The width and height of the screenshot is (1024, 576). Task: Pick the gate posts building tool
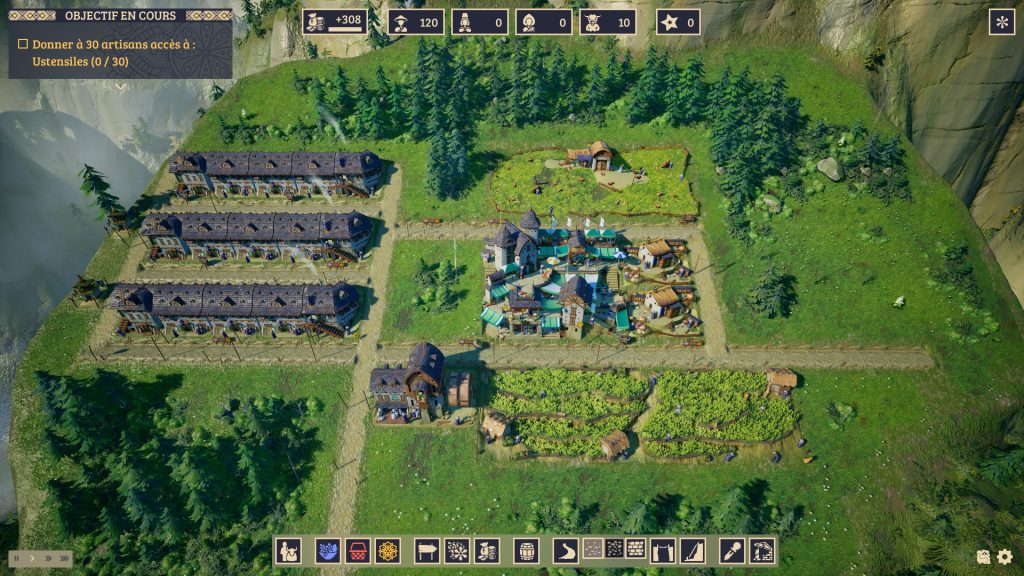[663, 550]
